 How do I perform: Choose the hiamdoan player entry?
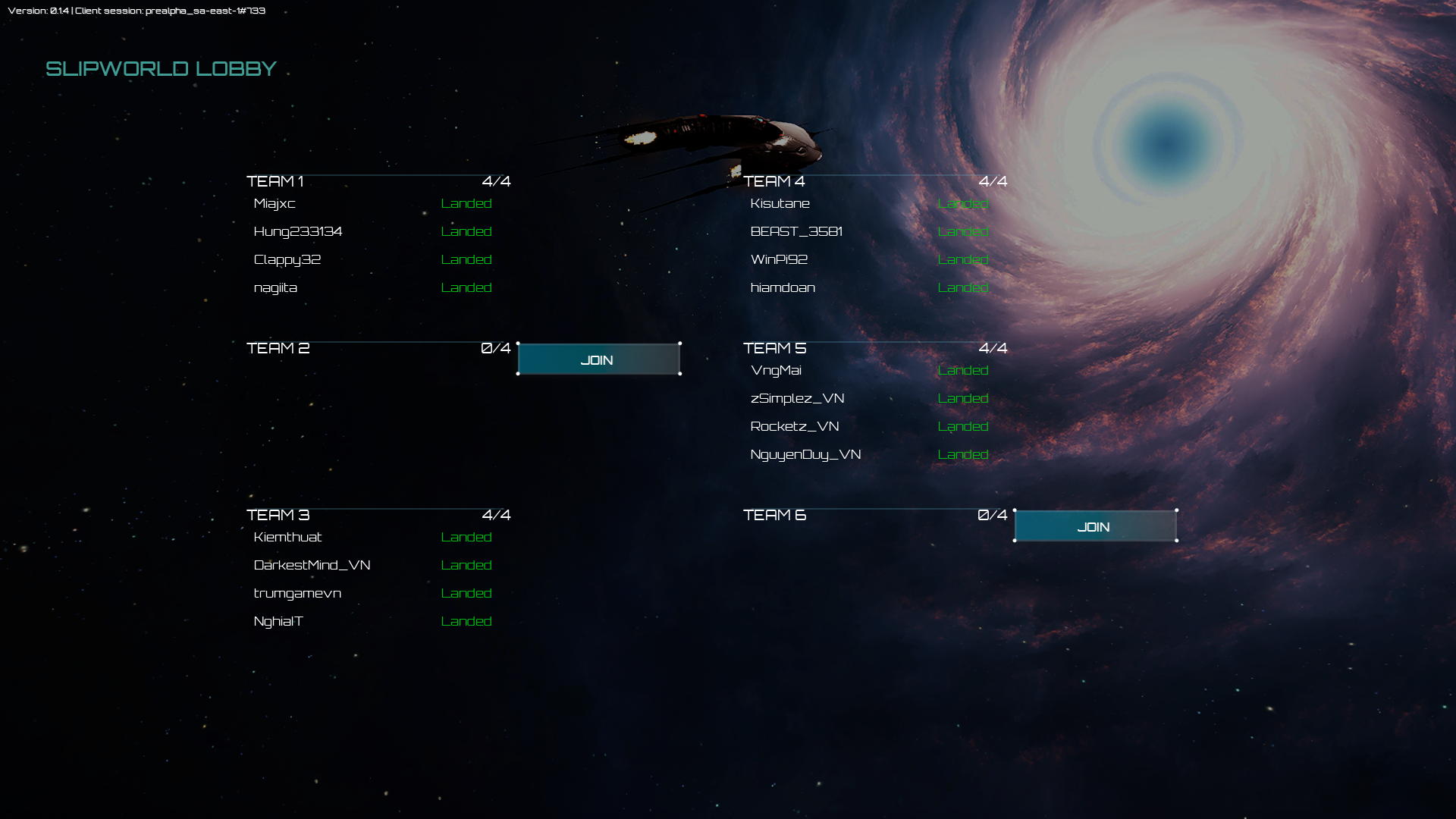(x=783, y=287)
